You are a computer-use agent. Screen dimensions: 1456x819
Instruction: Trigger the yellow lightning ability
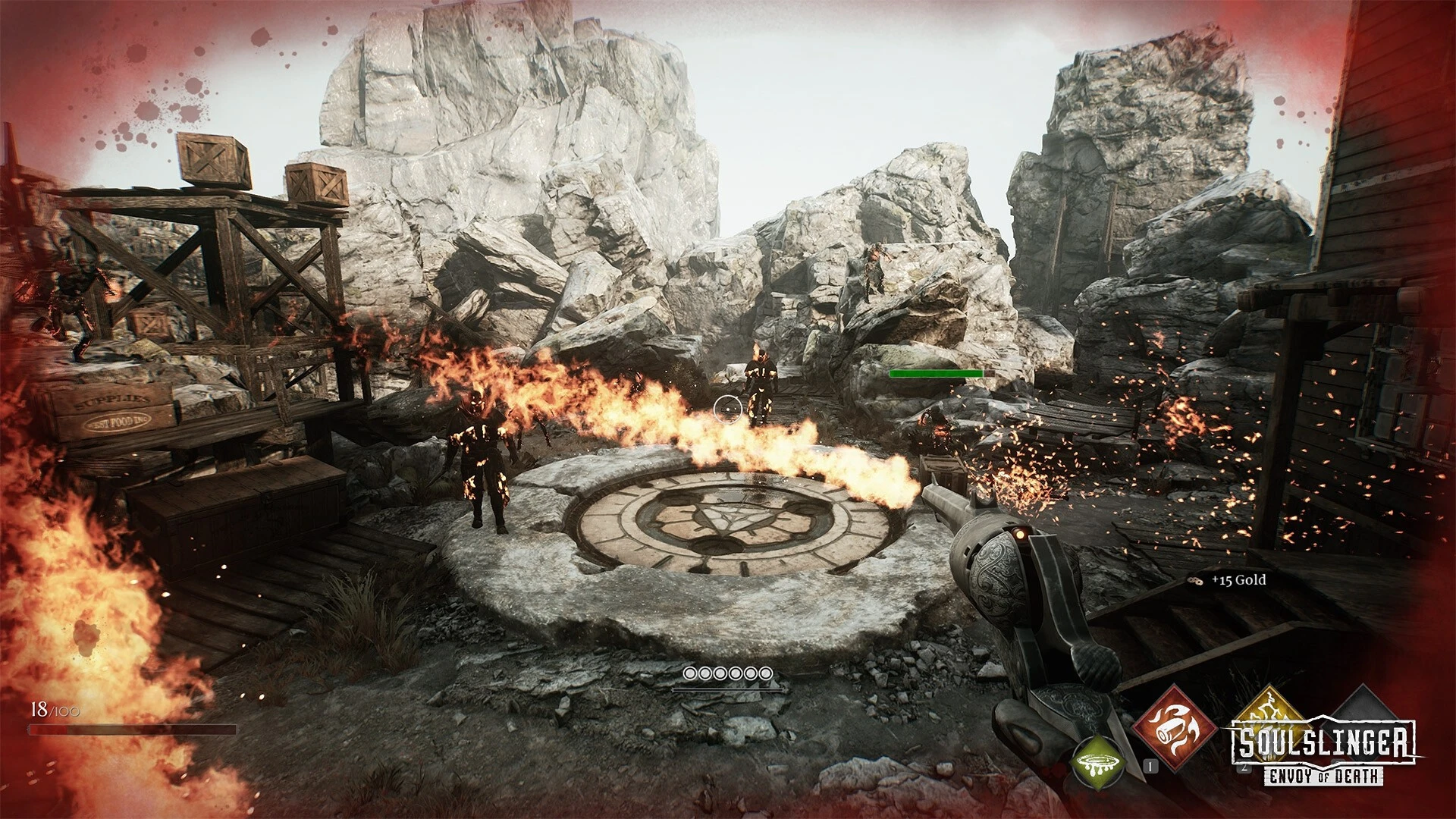(x=1268, y=708)
